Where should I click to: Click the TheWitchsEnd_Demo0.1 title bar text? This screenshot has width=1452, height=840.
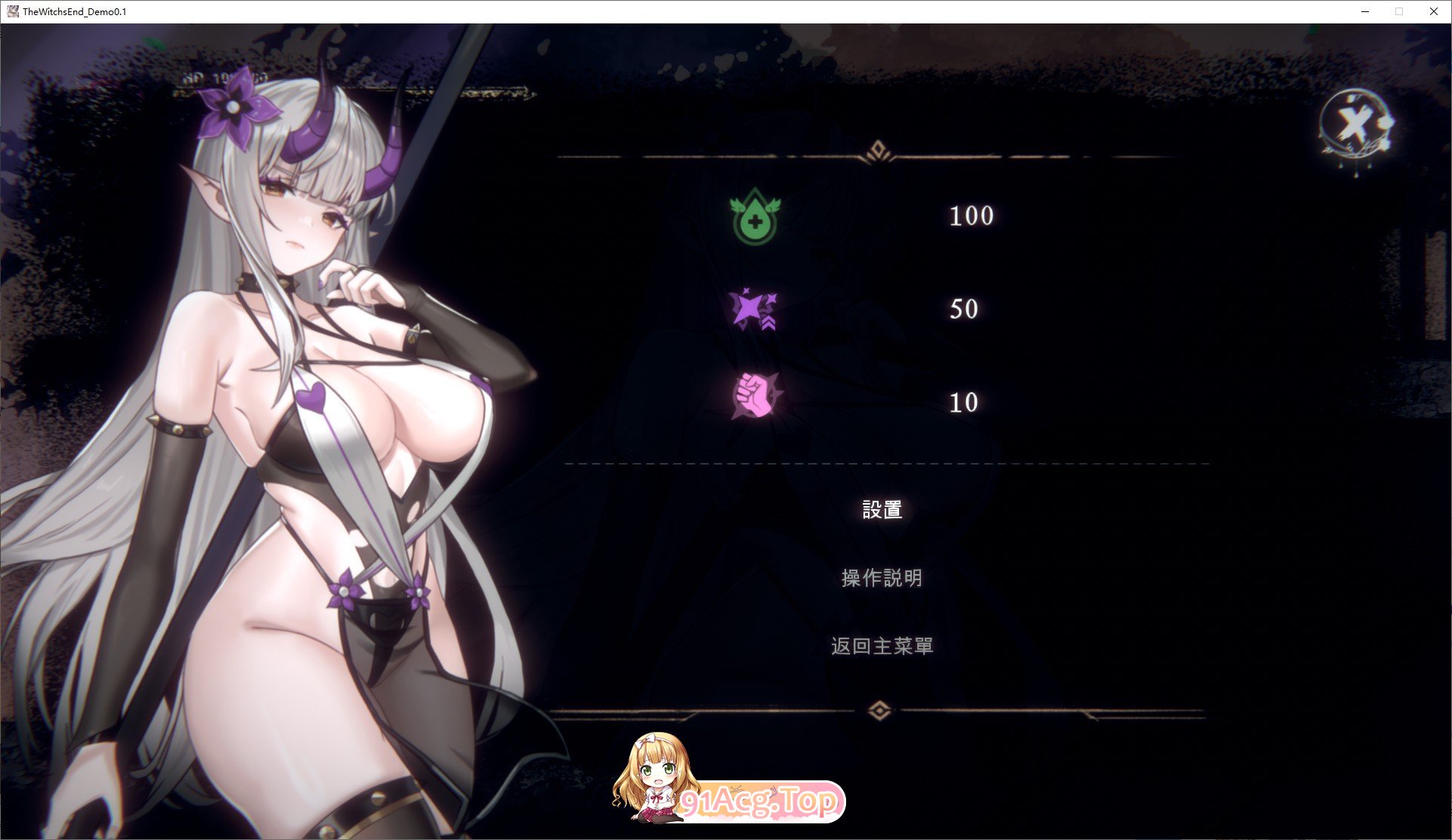tap(74, 11)
